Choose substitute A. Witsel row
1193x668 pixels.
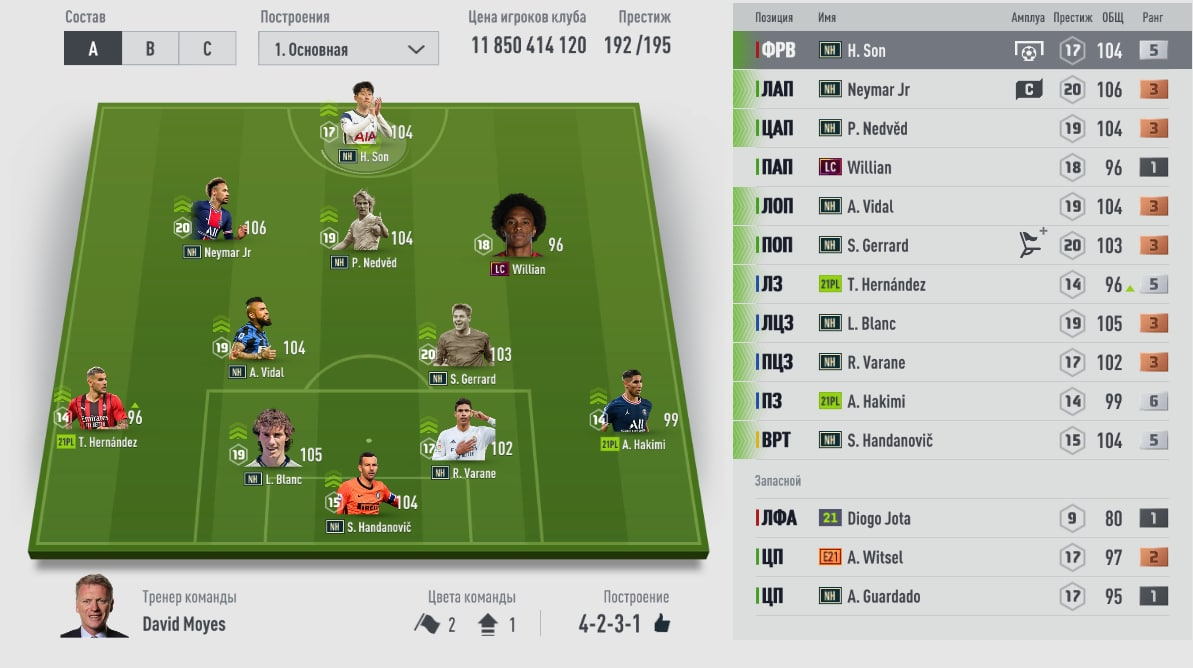coord(962,557)
